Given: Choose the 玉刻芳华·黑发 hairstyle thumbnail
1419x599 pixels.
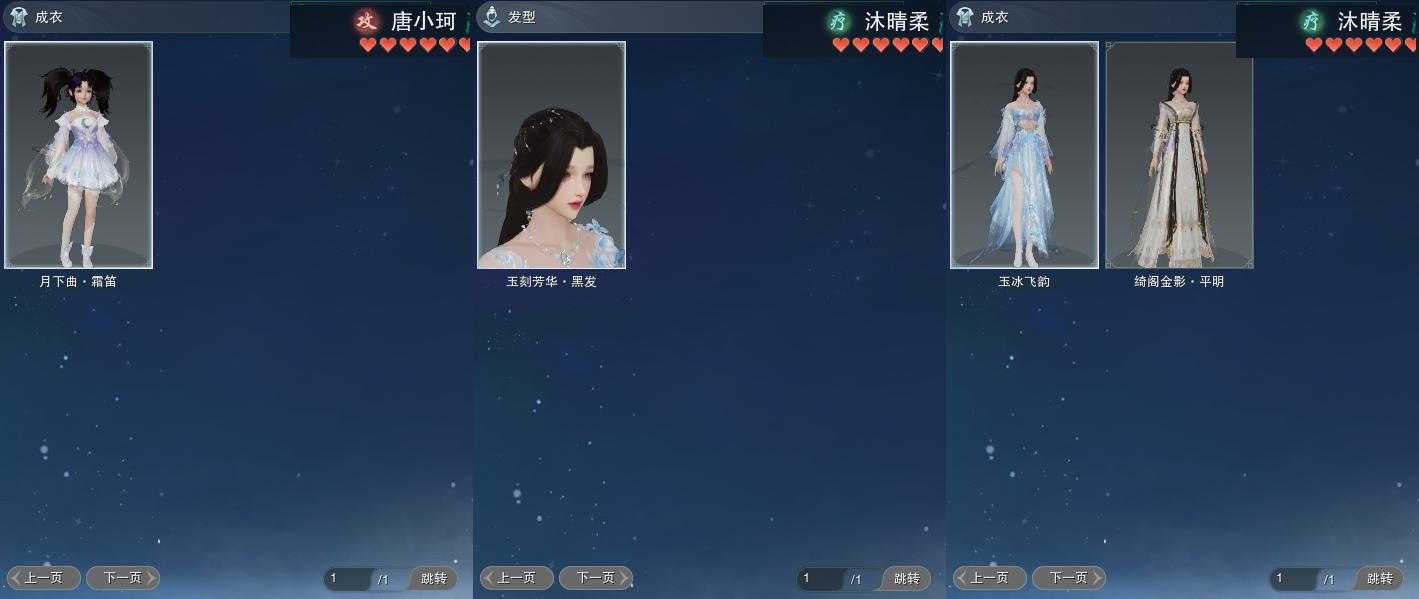Looking at the screenshot, I should 551,155.
